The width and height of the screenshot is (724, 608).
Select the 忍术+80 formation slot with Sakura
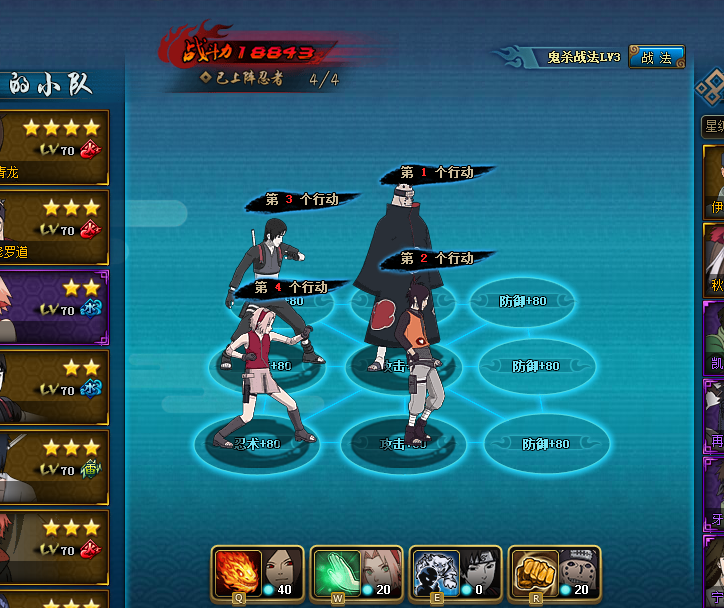pyautogui.click(x=257, y=442)
